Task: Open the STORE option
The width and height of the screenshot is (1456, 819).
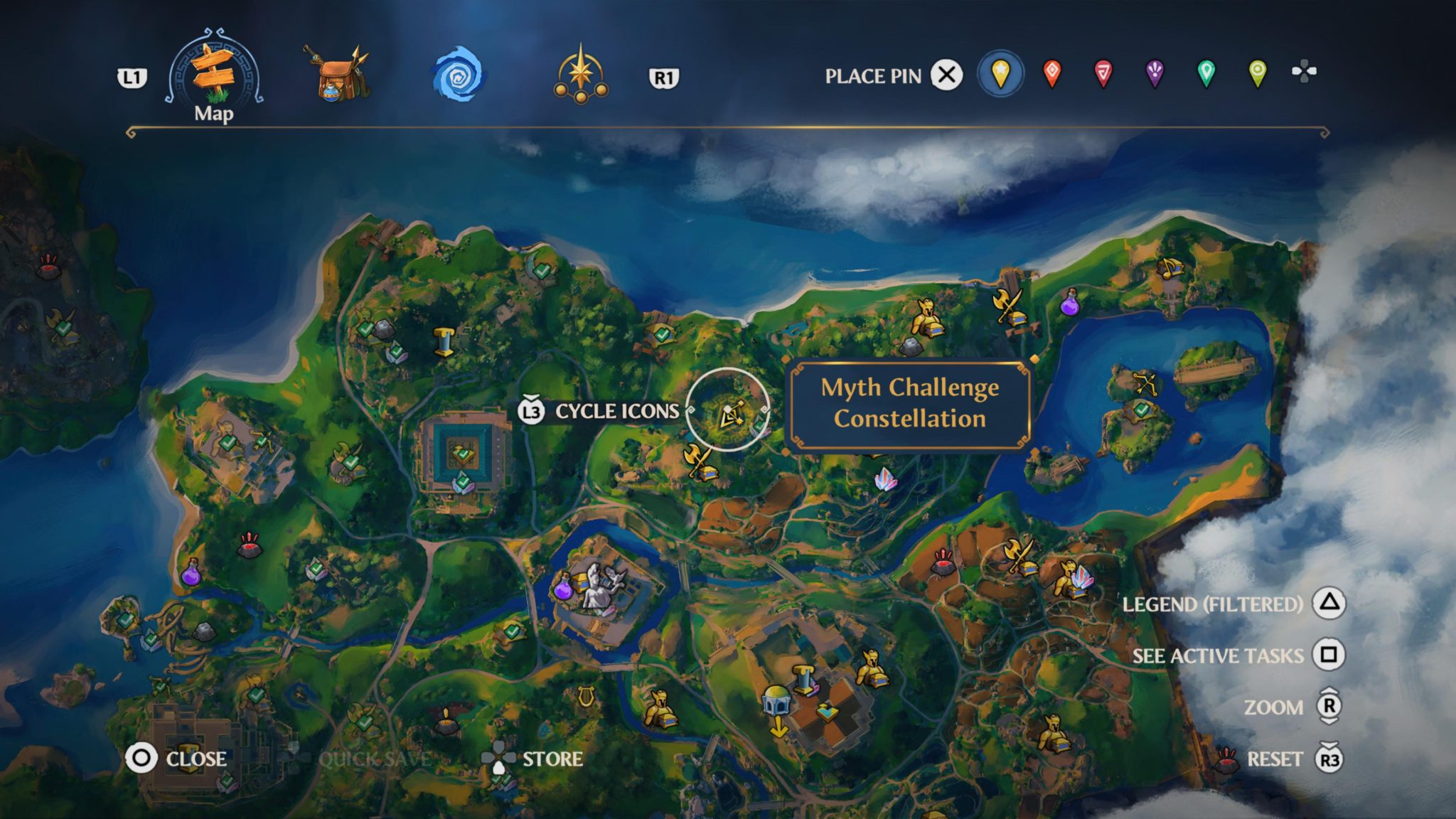Action: (x=551, y=759)
